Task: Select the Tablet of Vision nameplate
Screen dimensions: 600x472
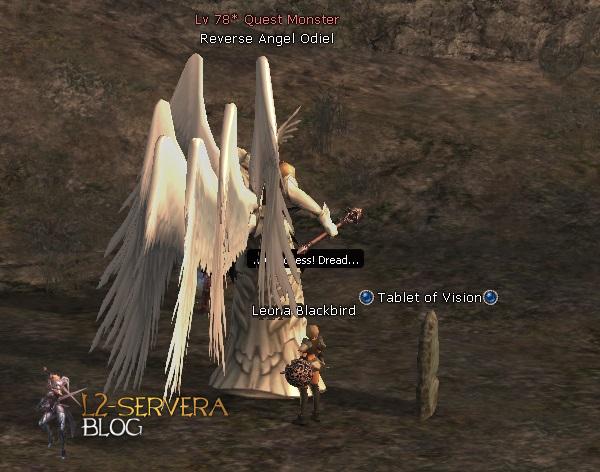Action: pos(428,297)
